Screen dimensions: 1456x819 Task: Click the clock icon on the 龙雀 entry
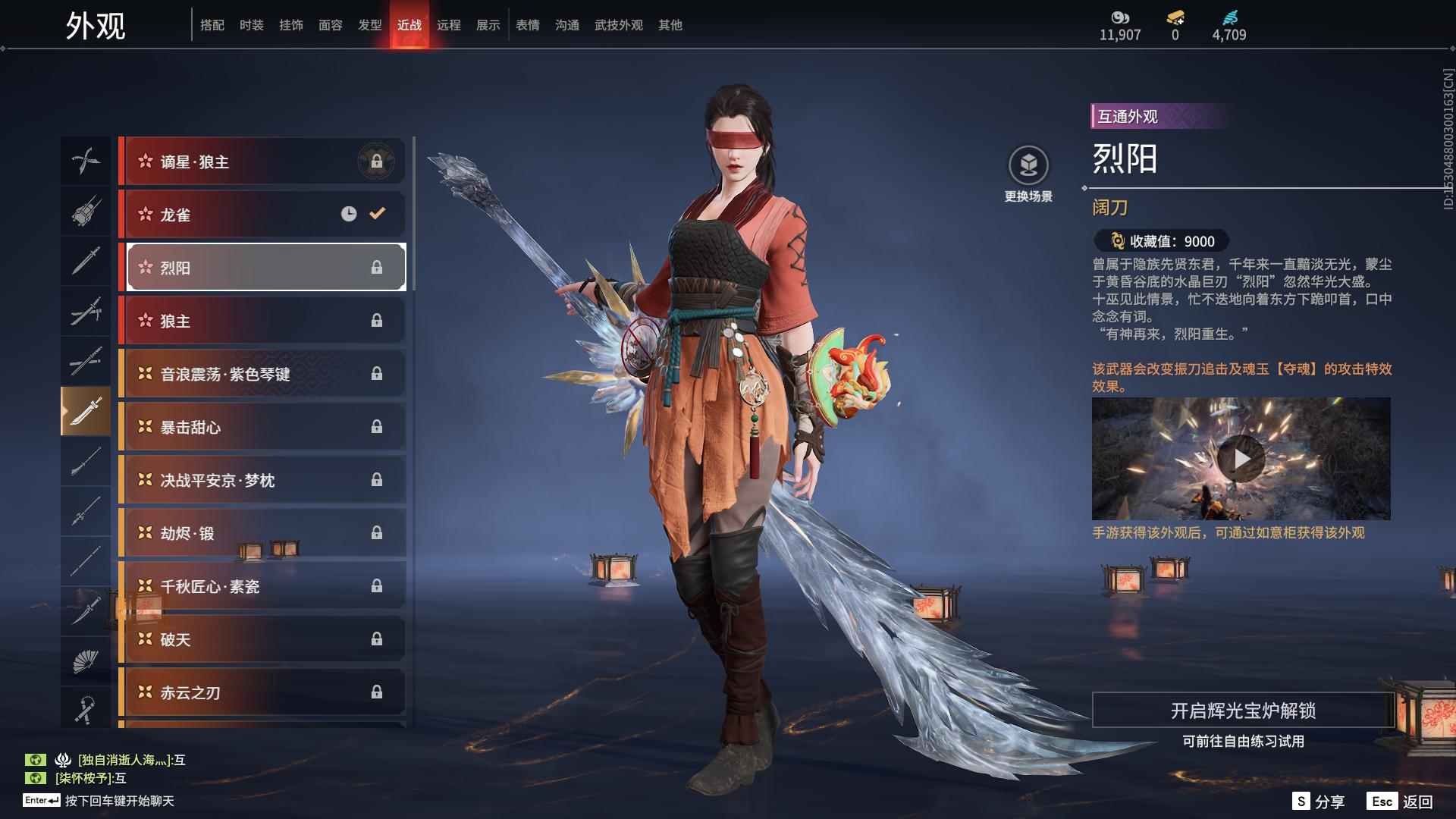coord(348,214)
